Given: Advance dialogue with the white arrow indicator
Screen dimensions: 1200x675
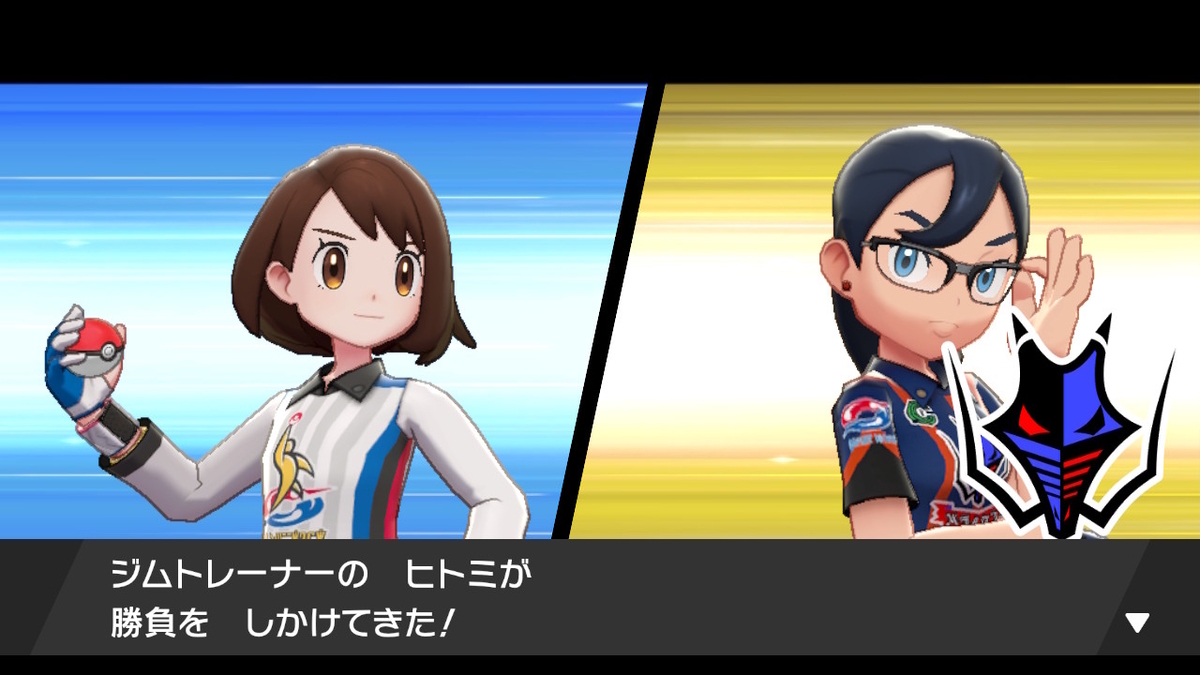Looking at the screenshot, I should tap(1137, 623).
